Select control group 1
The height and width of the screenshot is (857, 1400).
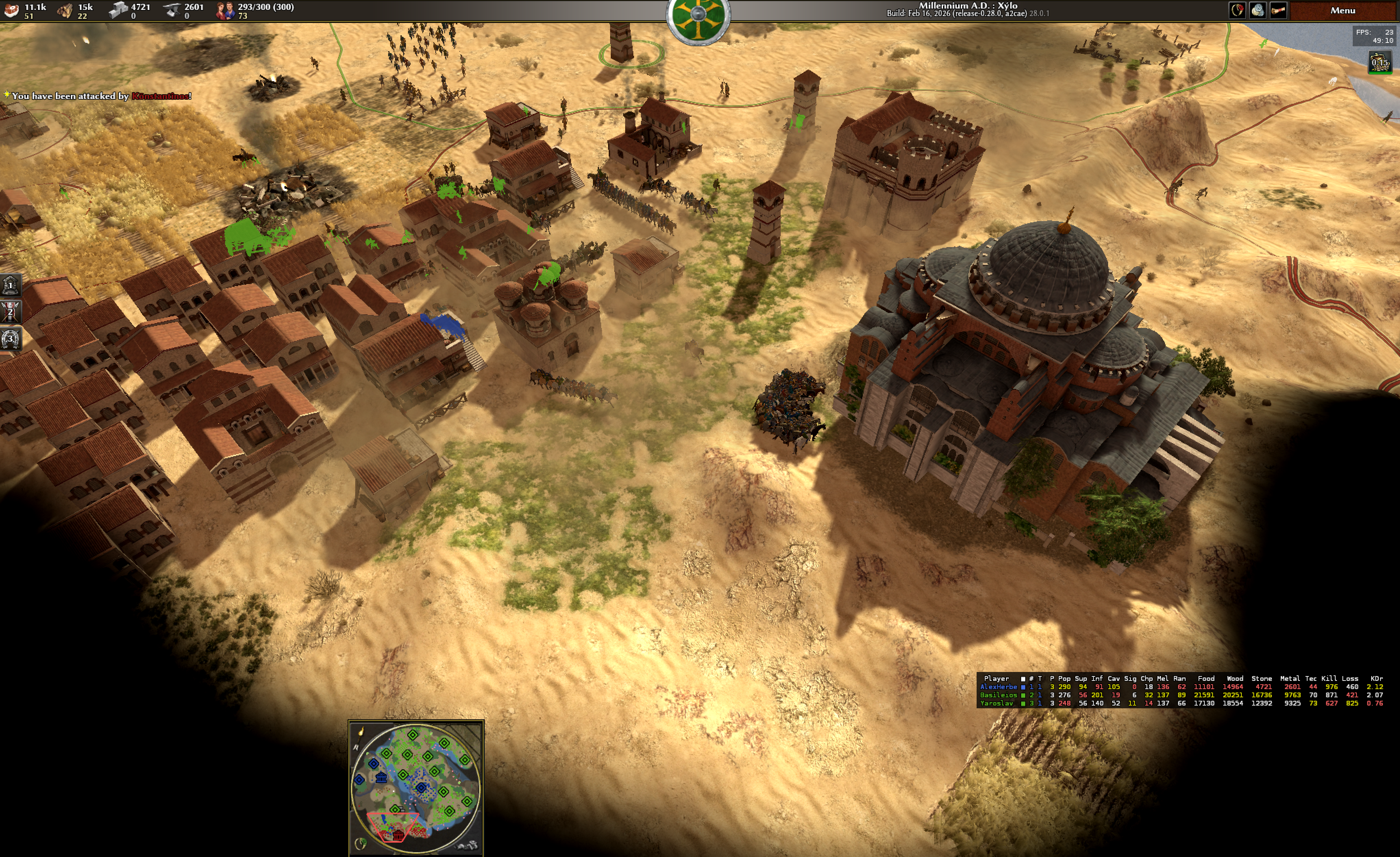point(10,285)
